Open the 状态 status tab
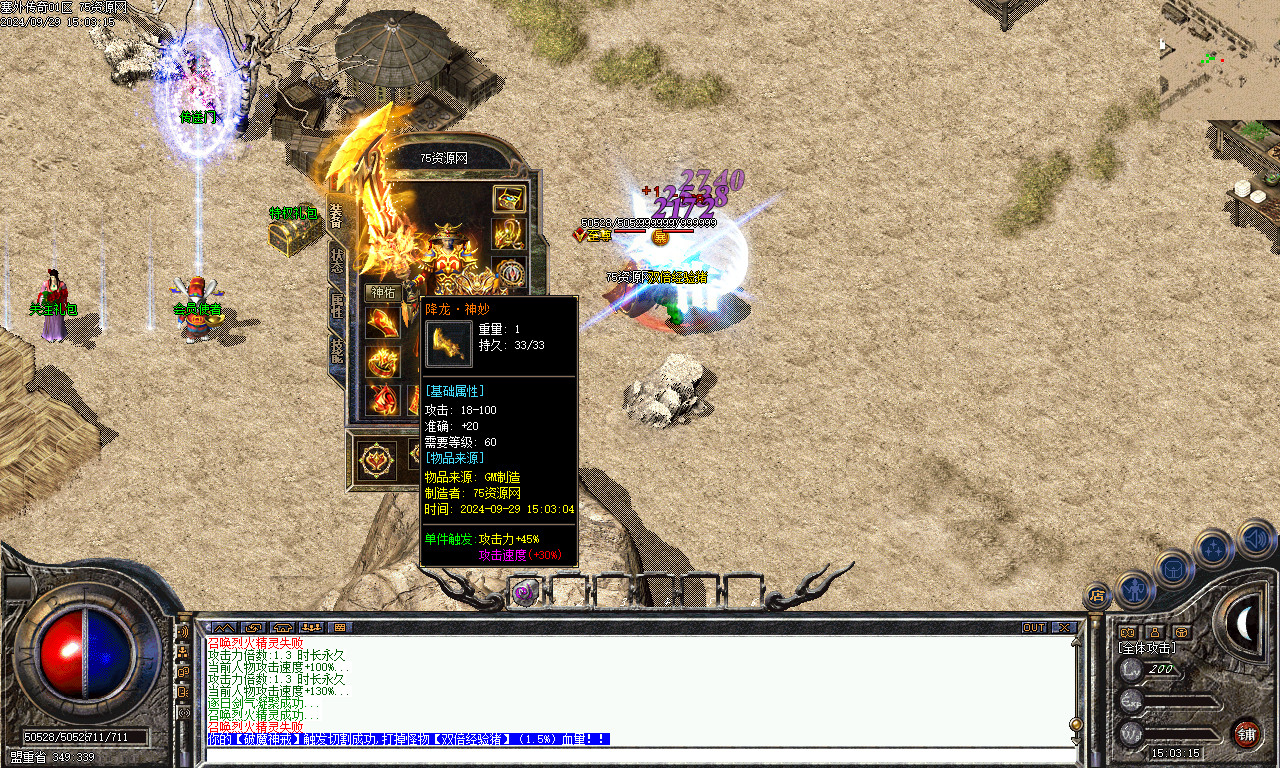 point(337,264)
